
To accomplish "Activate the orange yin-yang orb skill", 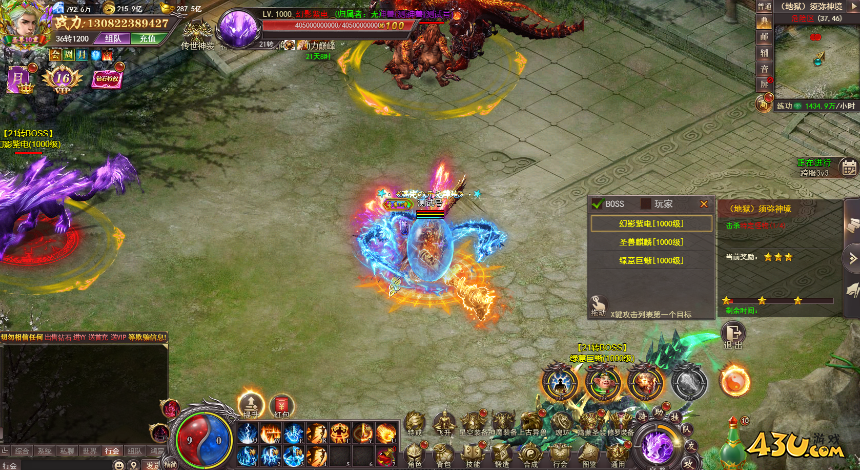I will point(735,380).
